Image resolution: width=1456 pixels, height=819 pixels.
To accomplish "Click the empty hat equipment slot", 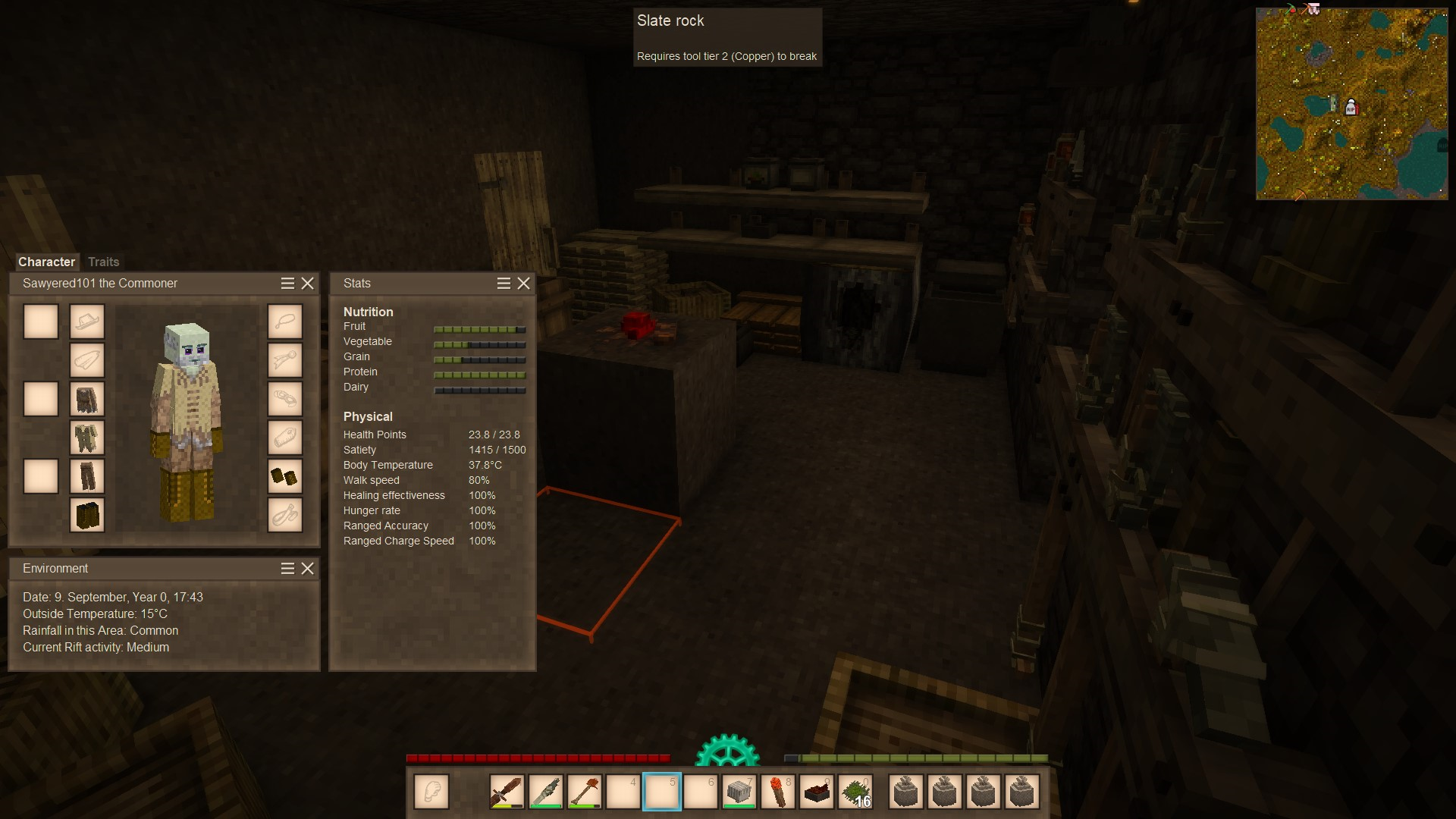I will 87,322.
